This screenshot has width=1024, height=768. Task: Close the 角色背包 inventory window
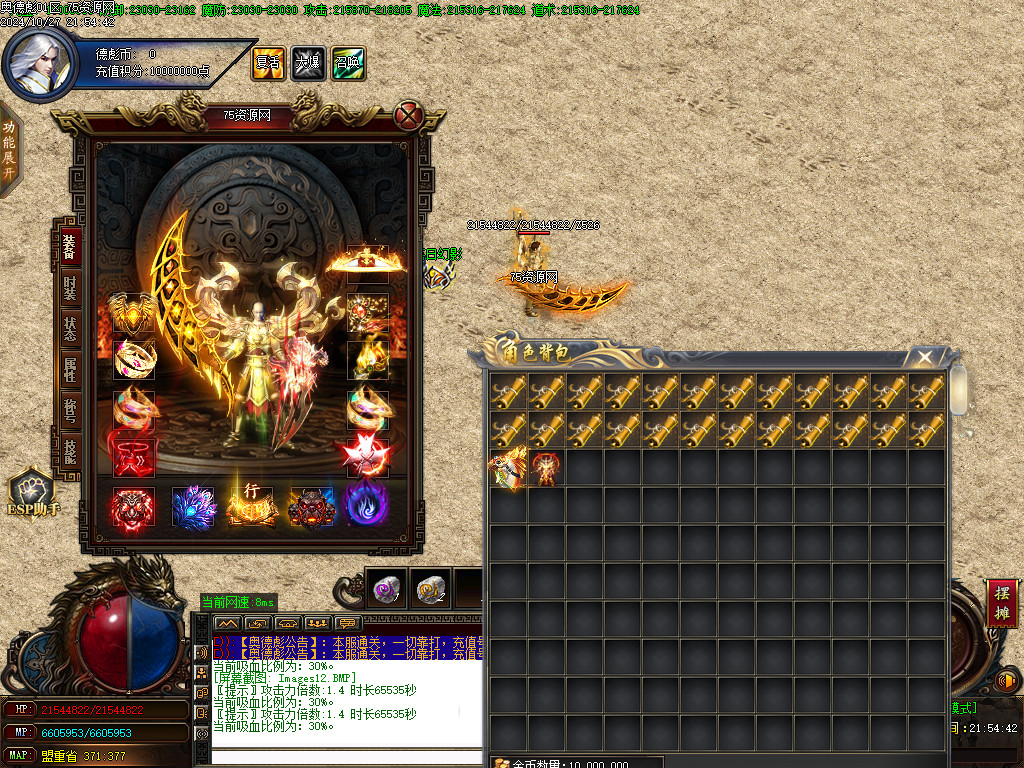tap(925, 357)
